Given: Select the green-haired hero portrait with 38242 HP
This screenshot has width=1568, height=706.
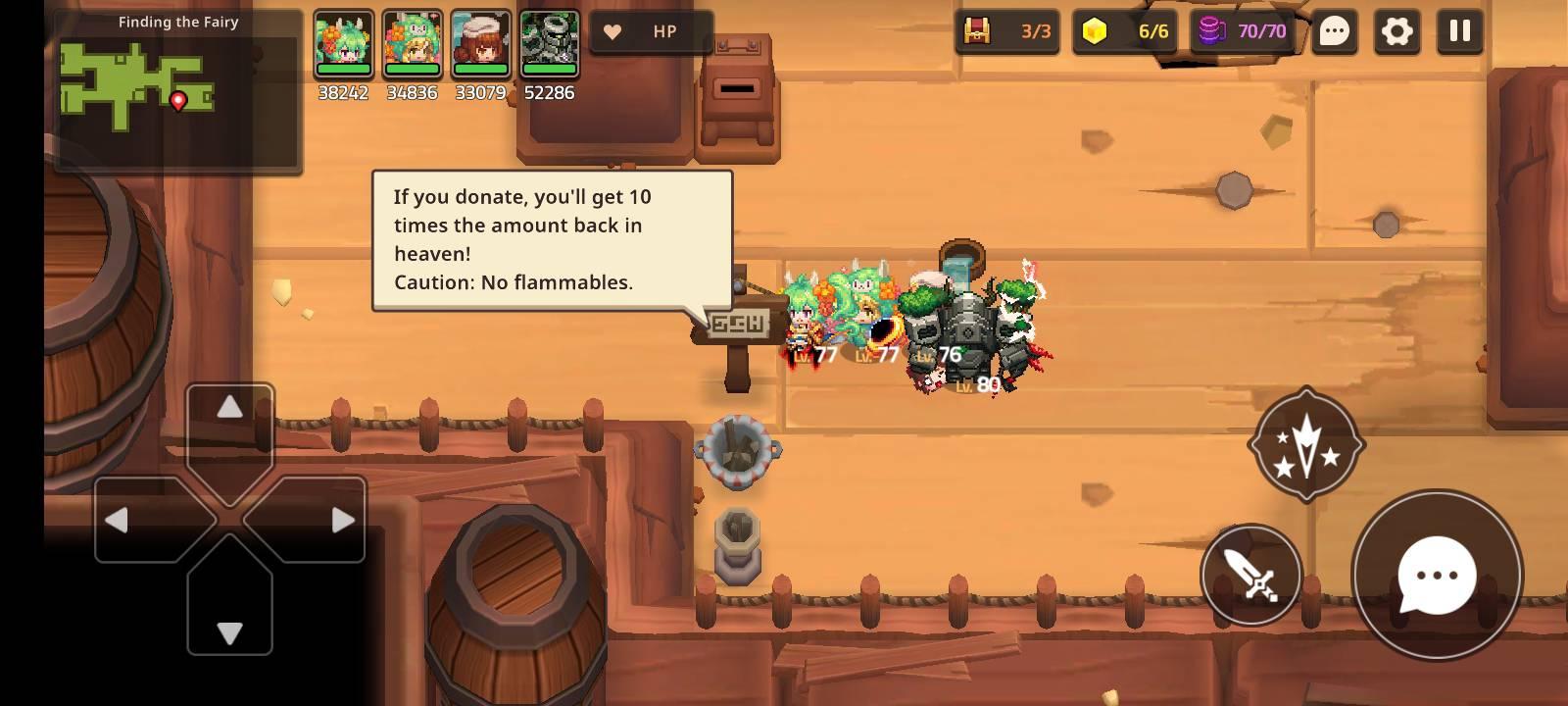Looking at the screenshot, I should point(343,45).
